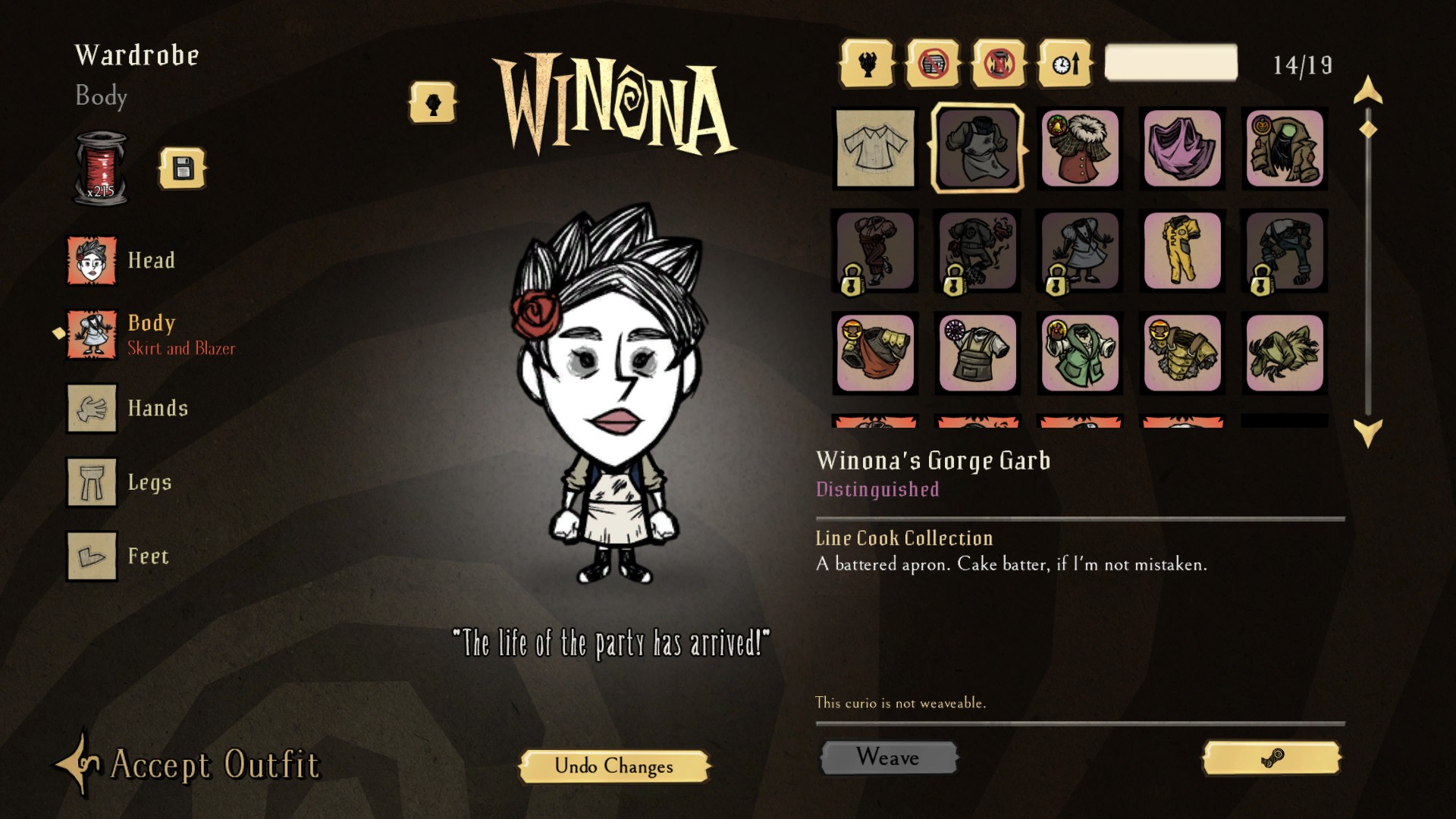
Task: Click the down arrow of skin list
Action: 1368,434
